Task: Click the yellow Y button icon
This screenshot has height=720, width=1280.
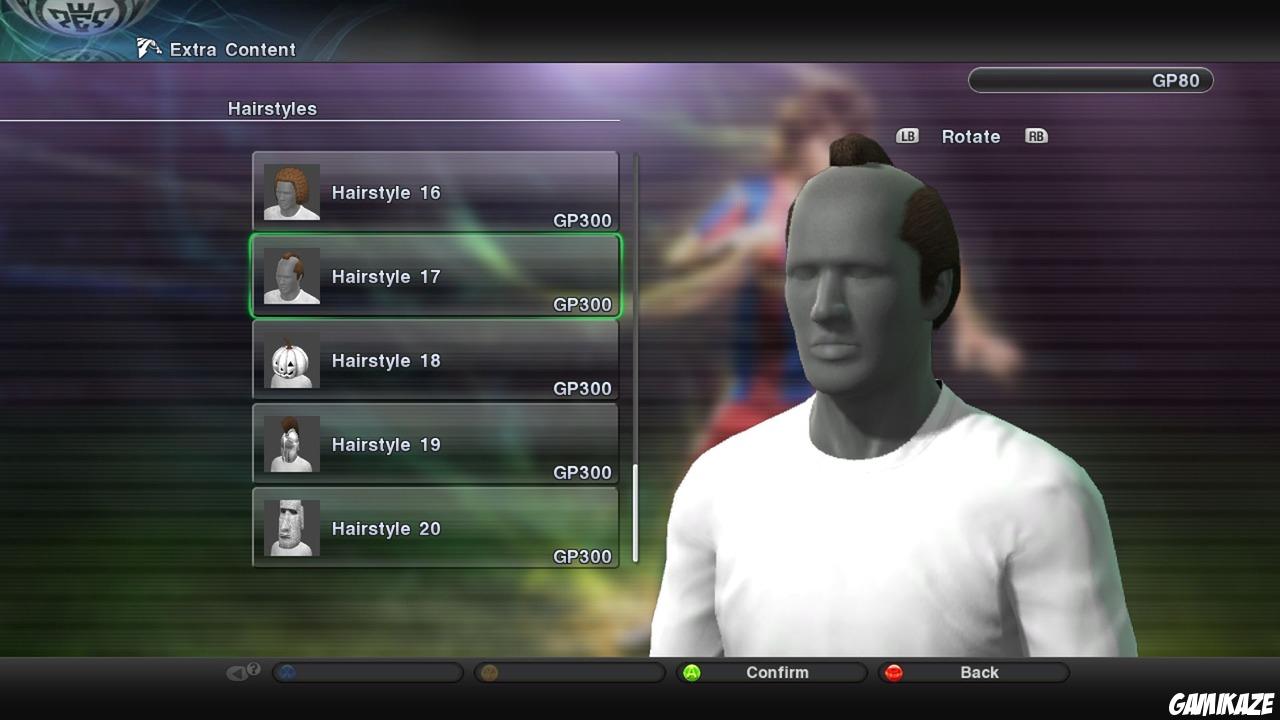Action: (x=487, y=672)
